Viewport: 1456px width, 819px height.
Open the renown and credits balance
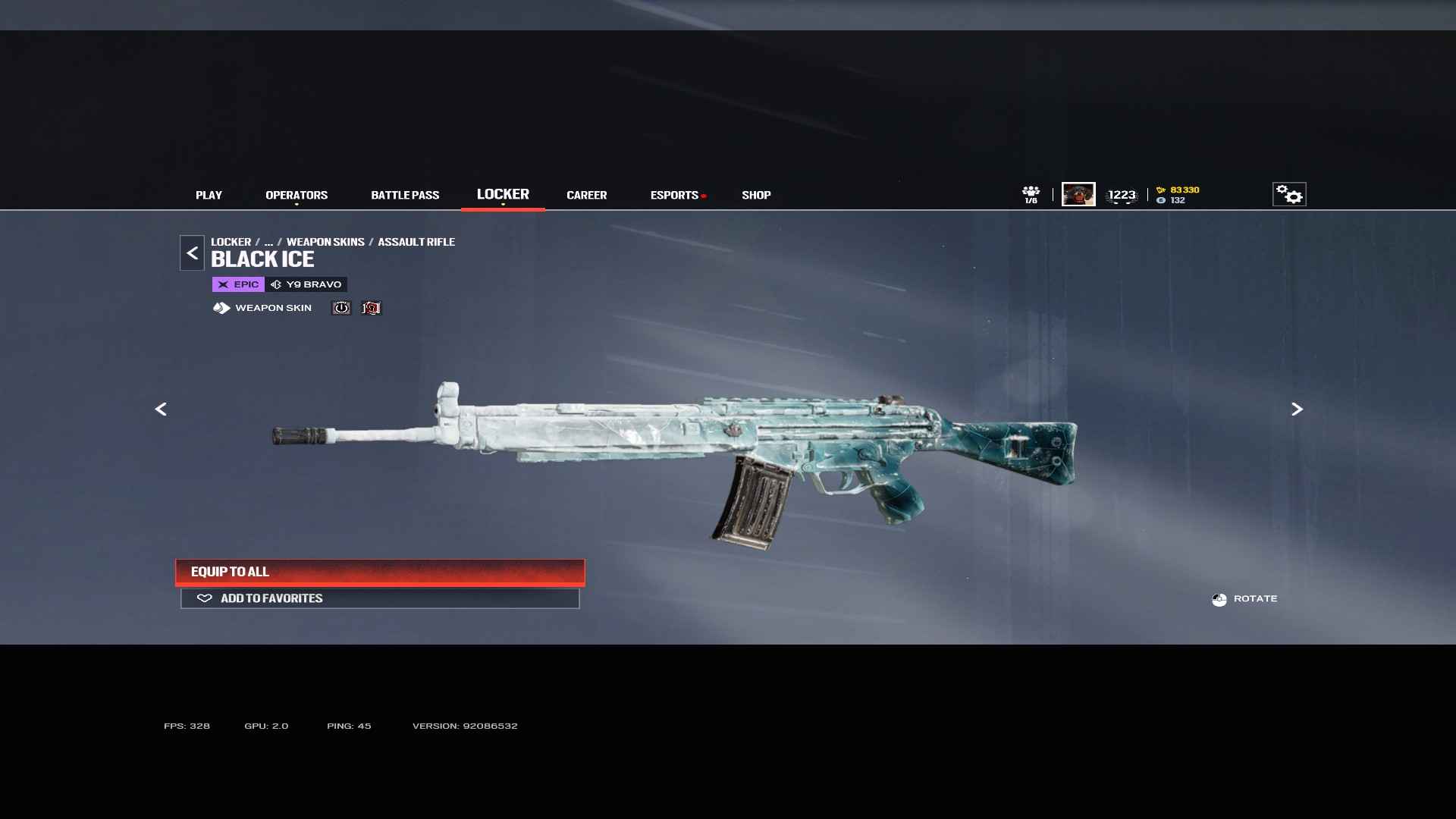1178,195
